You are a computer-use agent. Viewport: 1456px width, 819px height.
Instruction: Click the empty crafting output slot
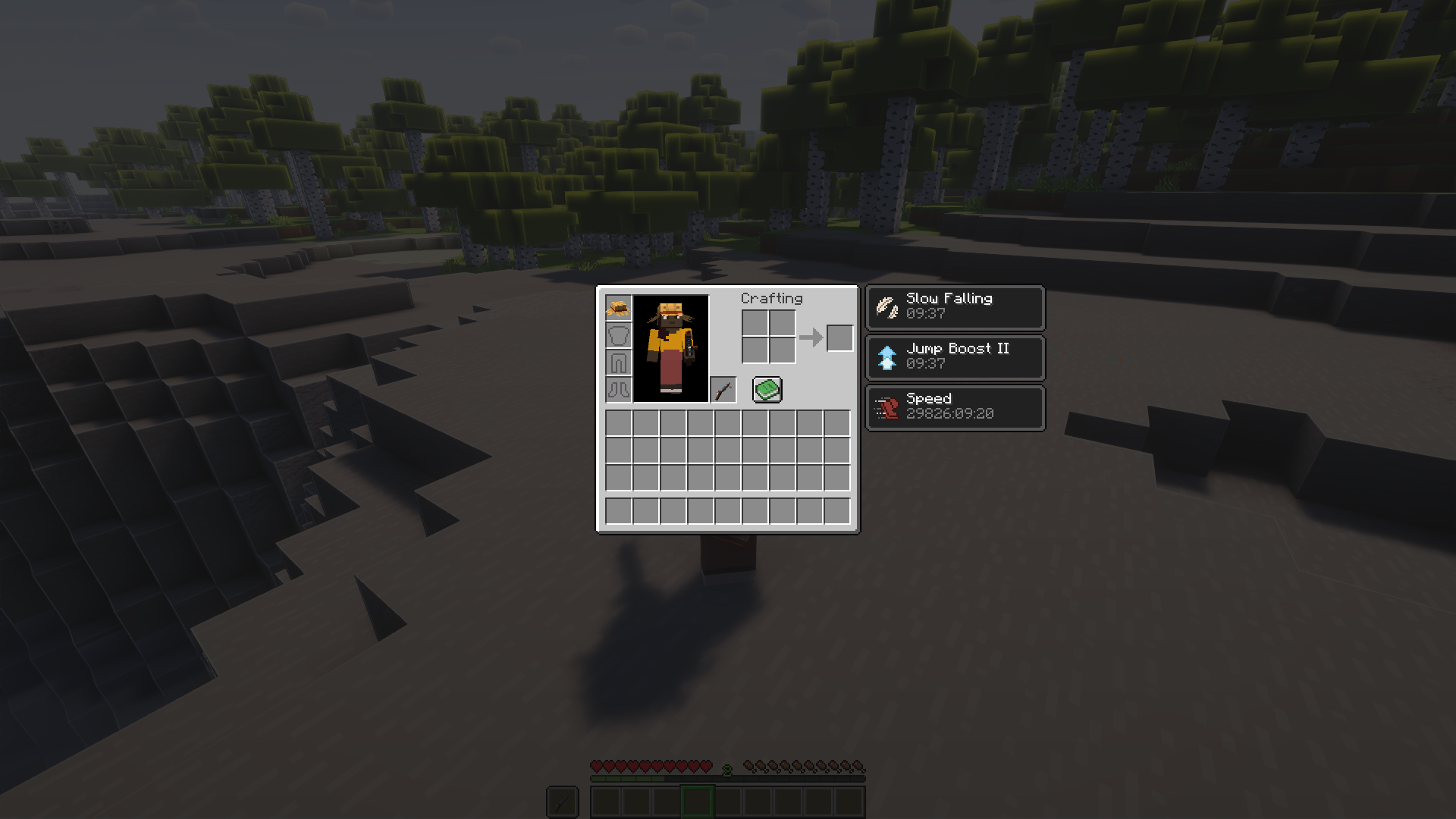(840, 338)
